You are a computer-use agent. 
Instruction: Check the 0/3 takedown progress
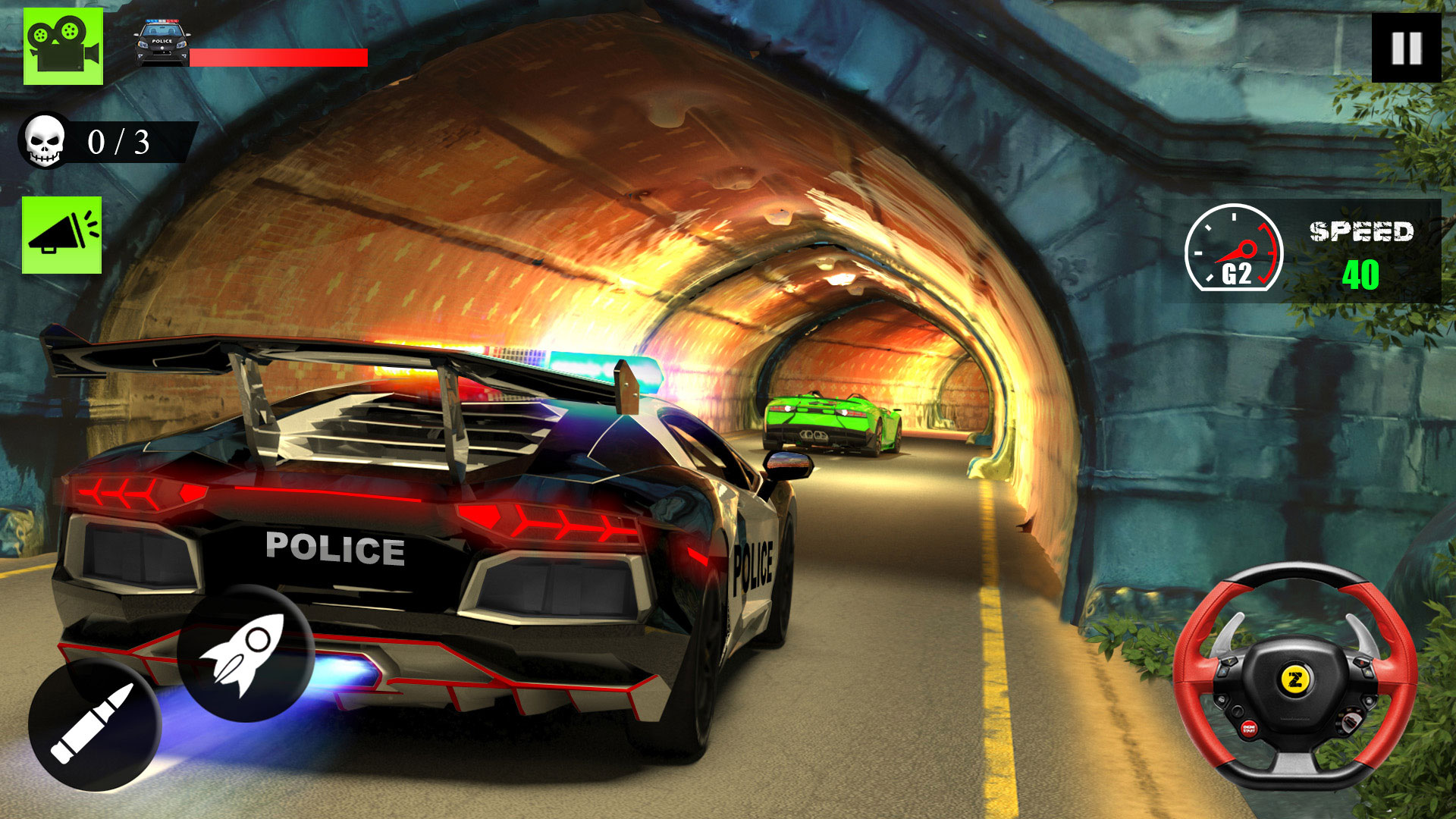tap(118, 142)
